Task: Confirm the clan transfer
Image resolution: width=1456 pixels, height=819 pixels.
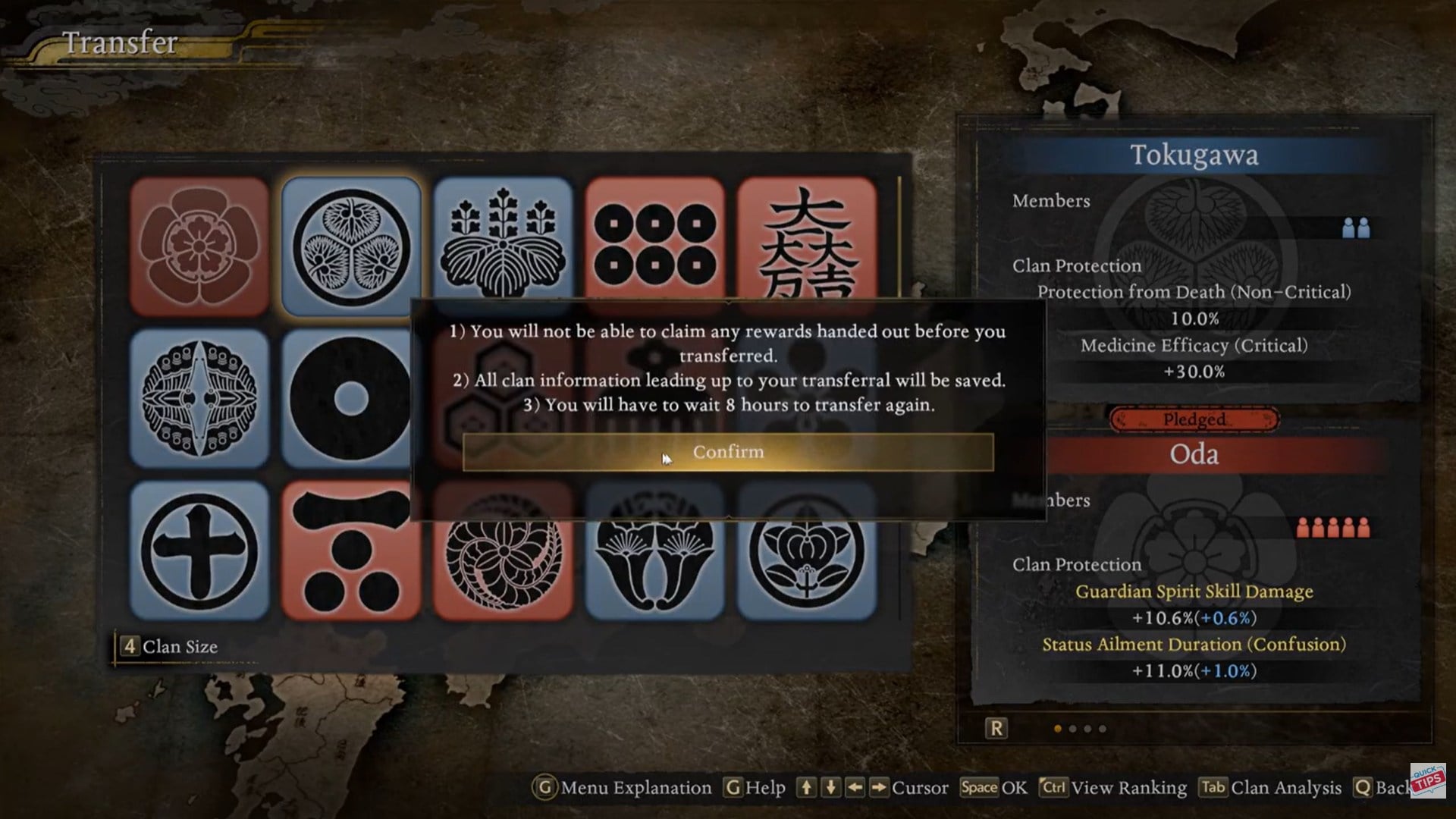Action: [727, 452]
